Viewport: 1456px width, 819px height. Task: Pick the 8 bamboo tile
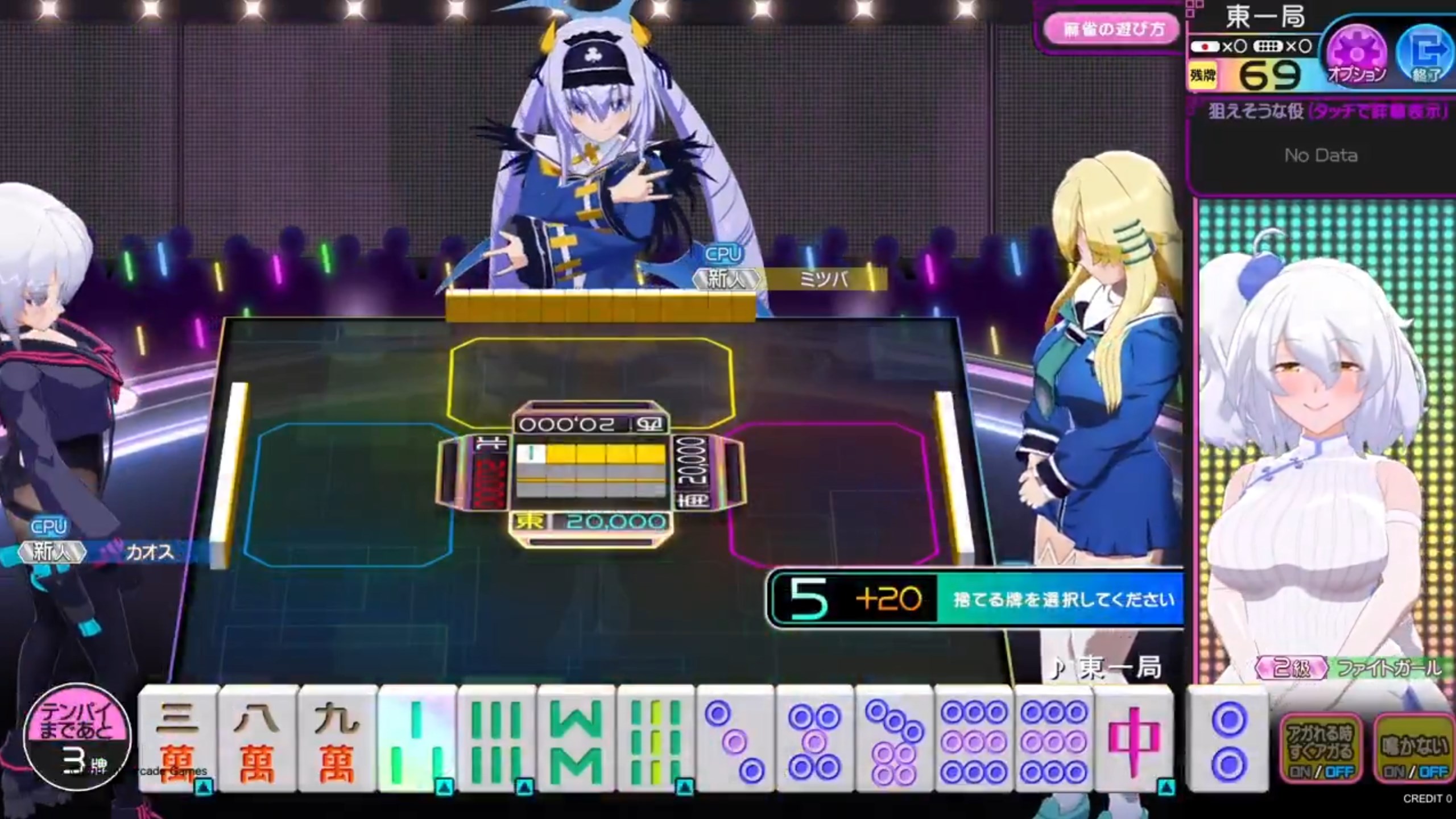click(x=576, y=739)
